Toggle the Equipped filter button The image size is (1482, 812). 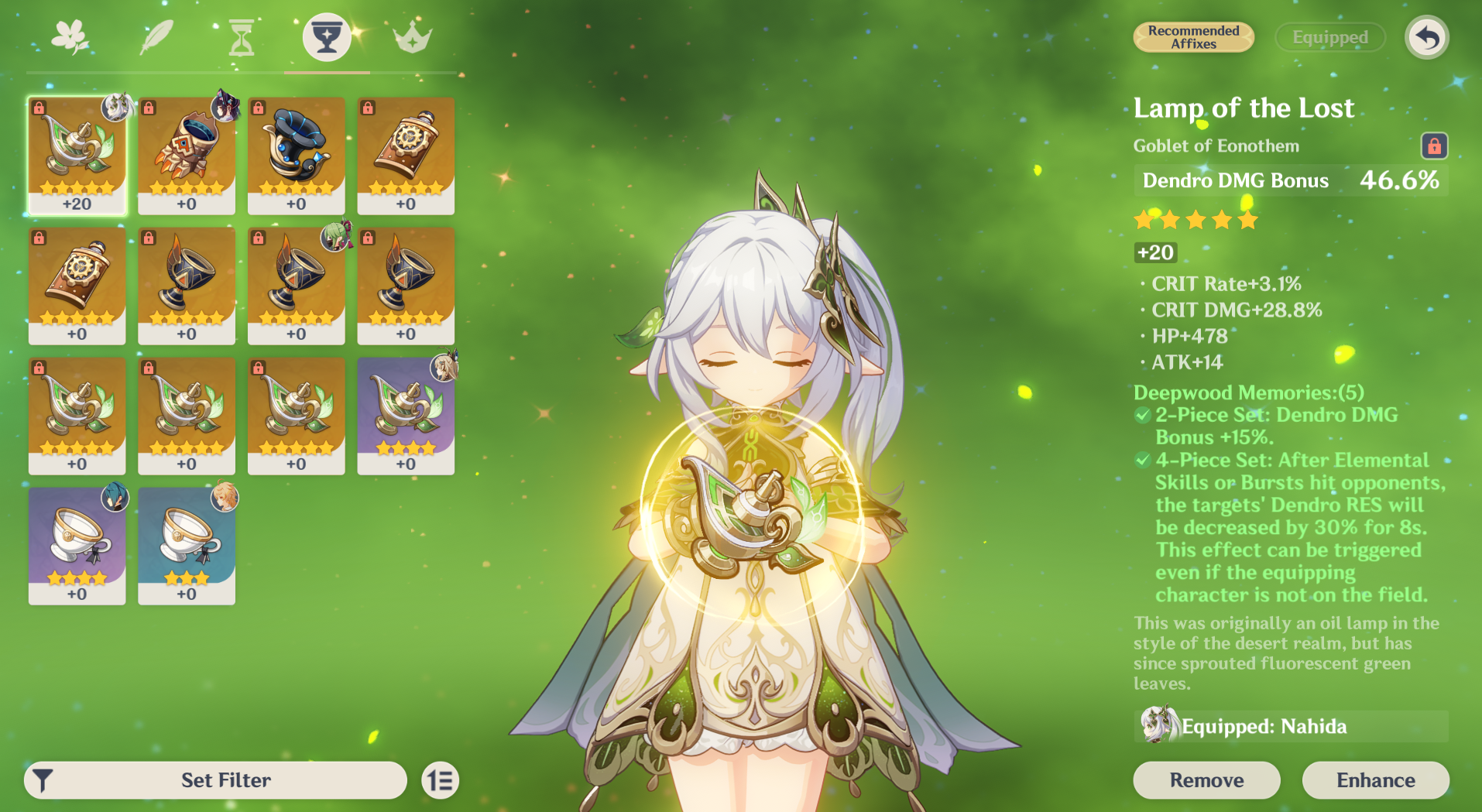point(1329,37)
